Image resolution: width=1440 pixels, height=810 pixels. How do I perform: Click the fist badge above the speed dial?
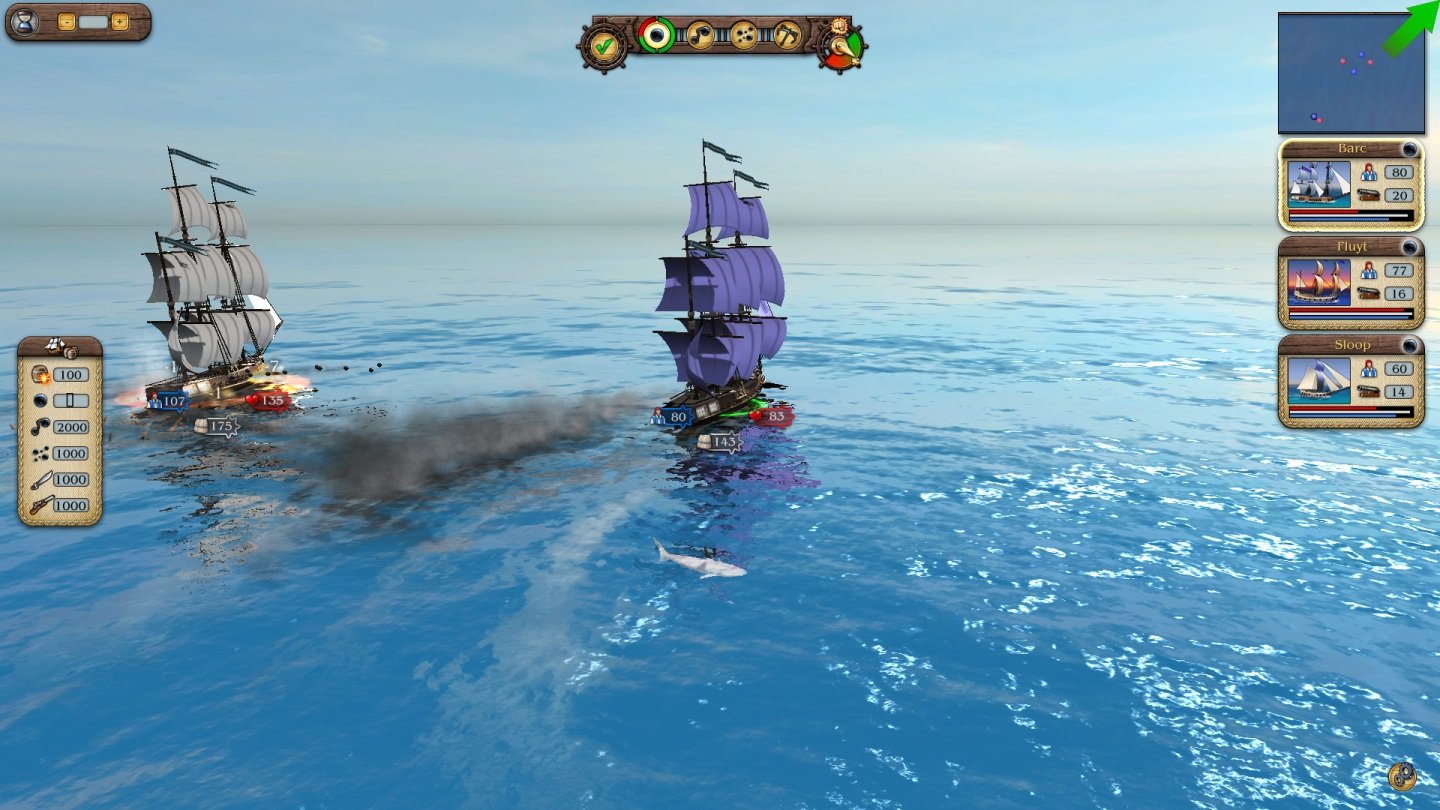(838, 27)
